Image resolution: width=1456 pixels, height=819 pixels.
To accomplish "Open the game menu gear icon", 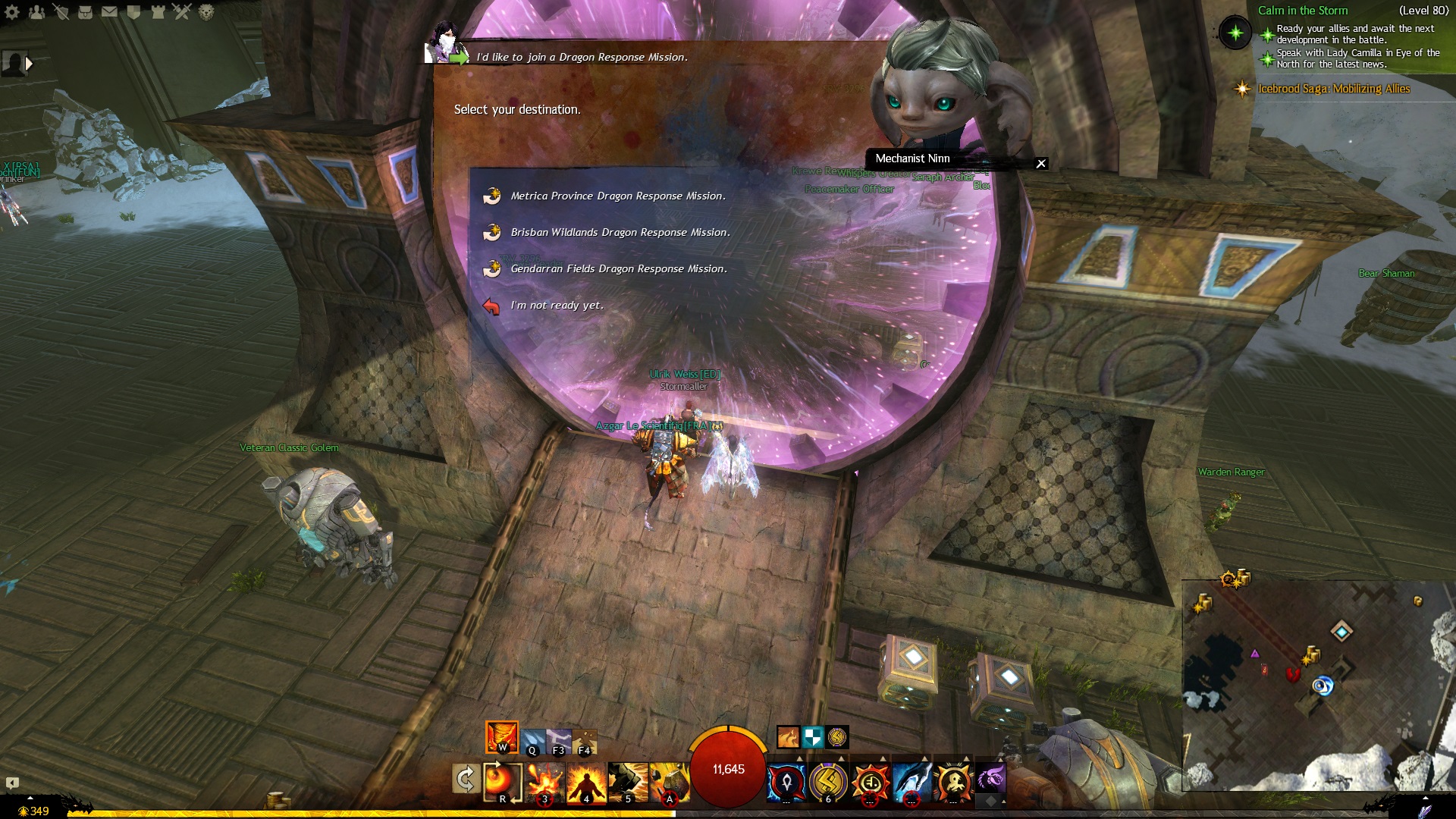I will [x=12, y=12].
